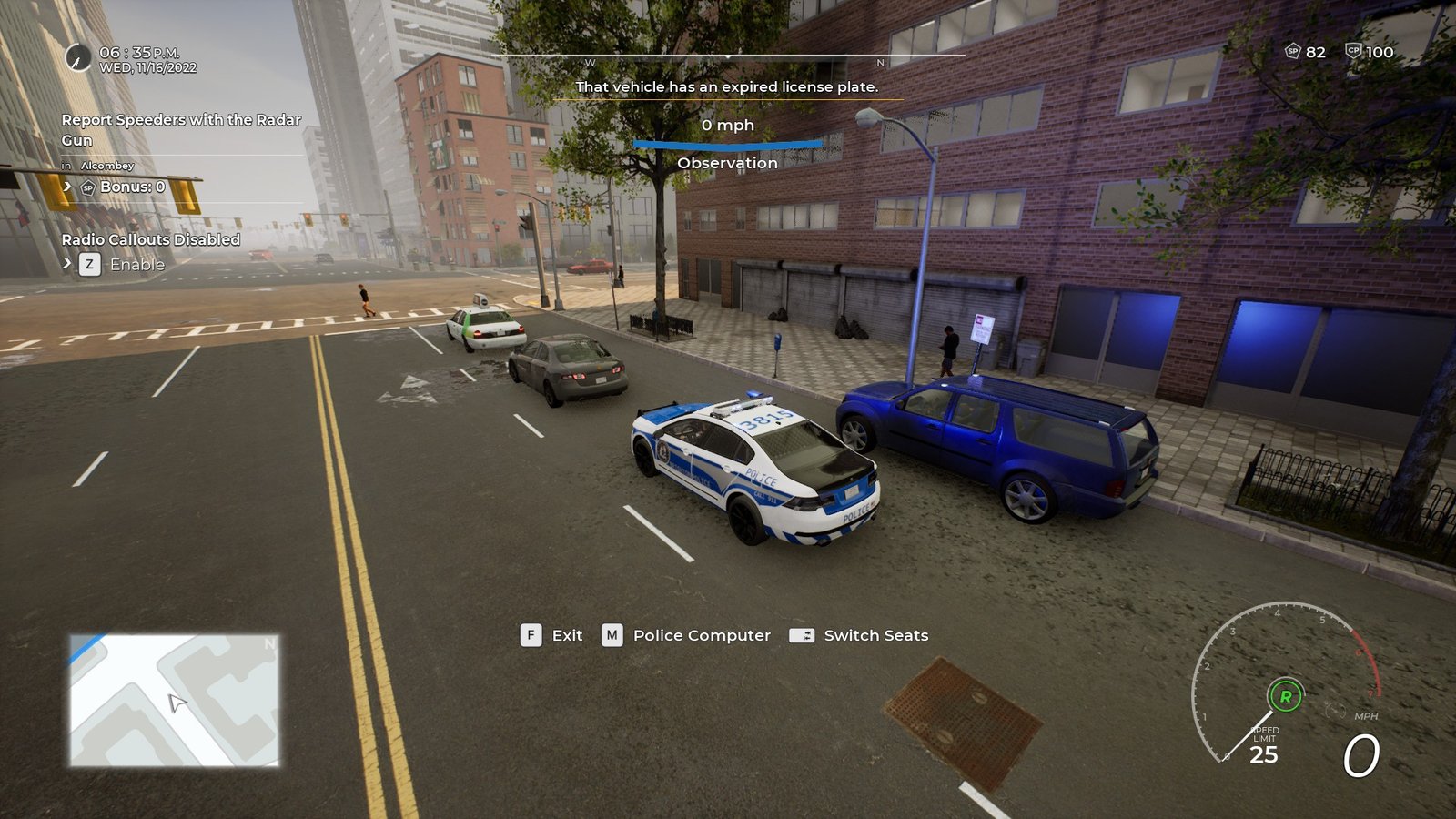Open the minimap in the corner

175,700
